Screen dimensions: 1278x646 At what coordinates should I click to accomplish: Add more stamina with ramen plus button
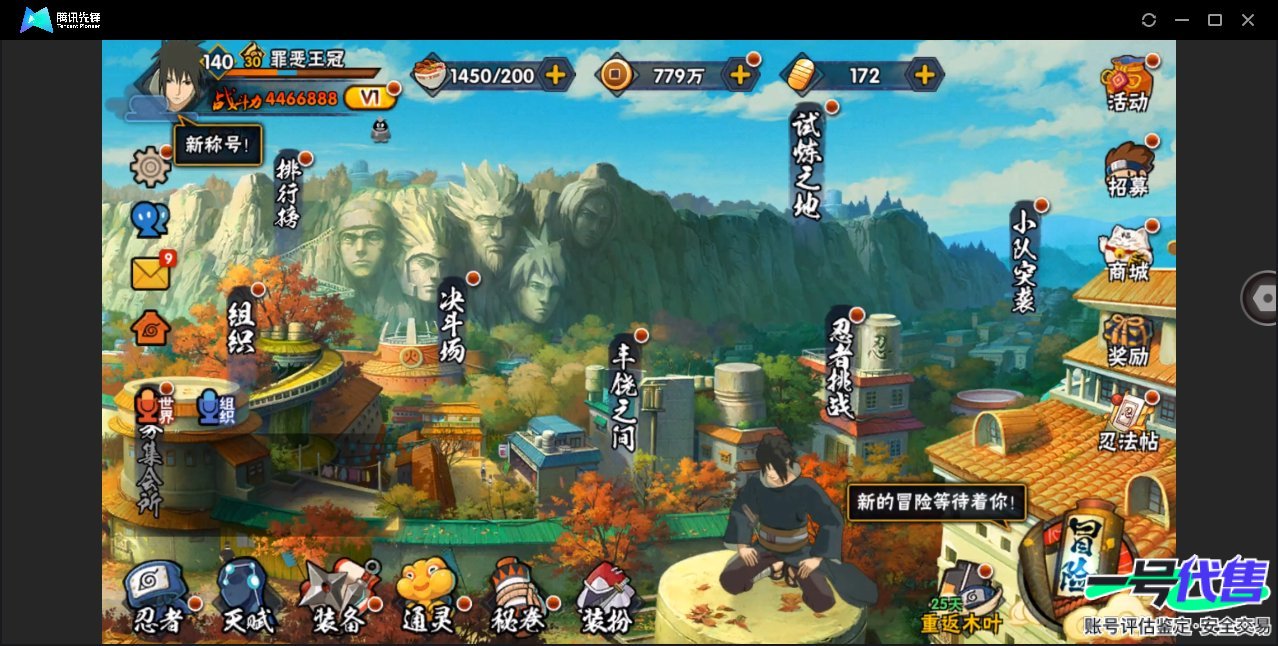coord(555,74)
